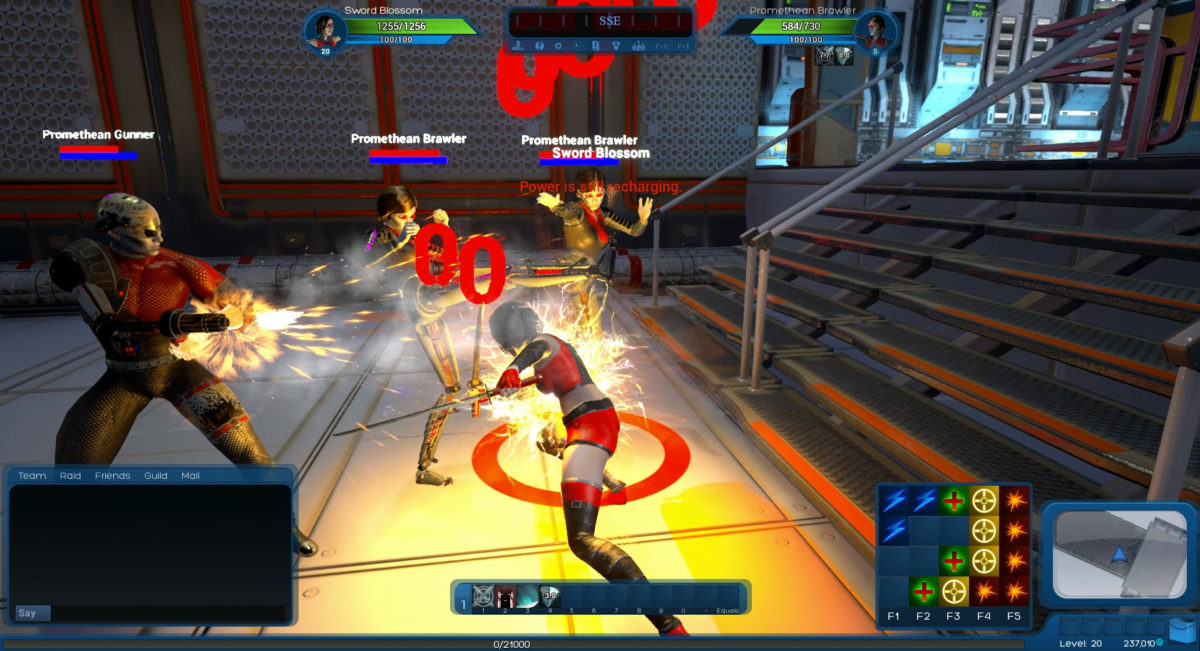Toggle the PvP button under the compass
Viewport: 1200px width, 651px height.
(660, 46)
